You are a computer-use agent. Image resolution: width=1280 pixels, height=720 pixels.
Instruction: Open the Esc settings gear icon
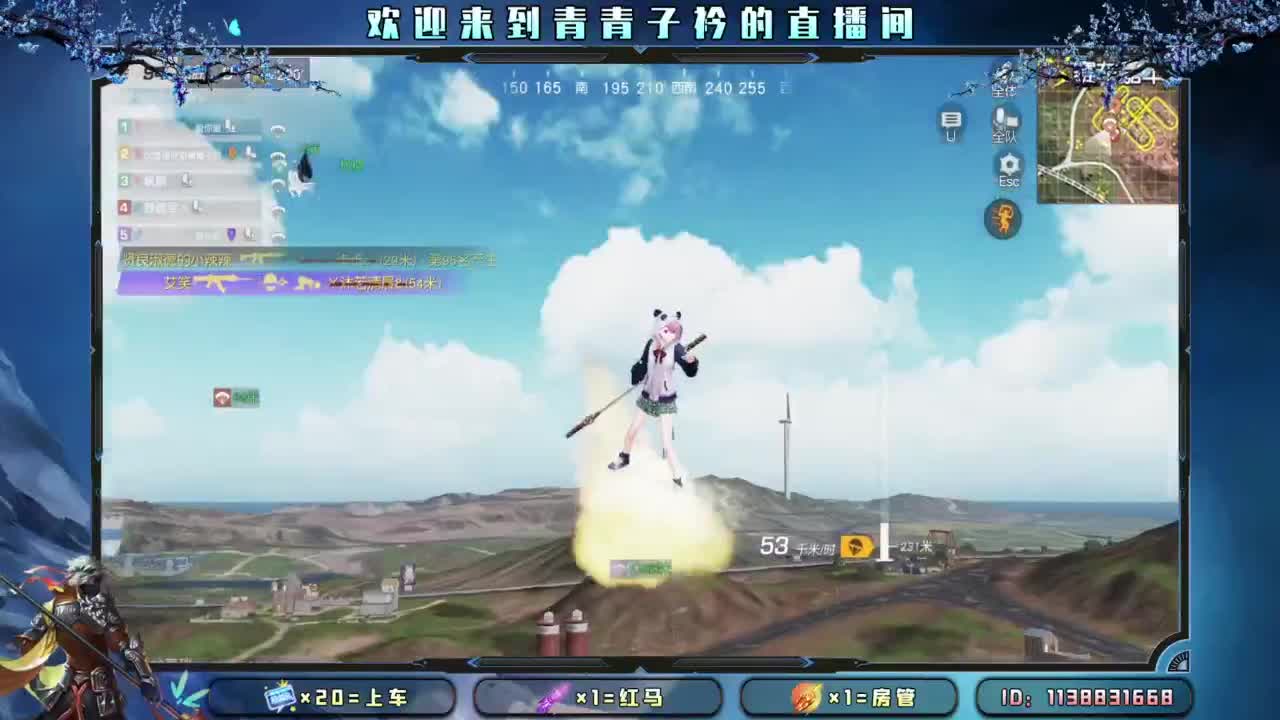[x=1007, y=163]
